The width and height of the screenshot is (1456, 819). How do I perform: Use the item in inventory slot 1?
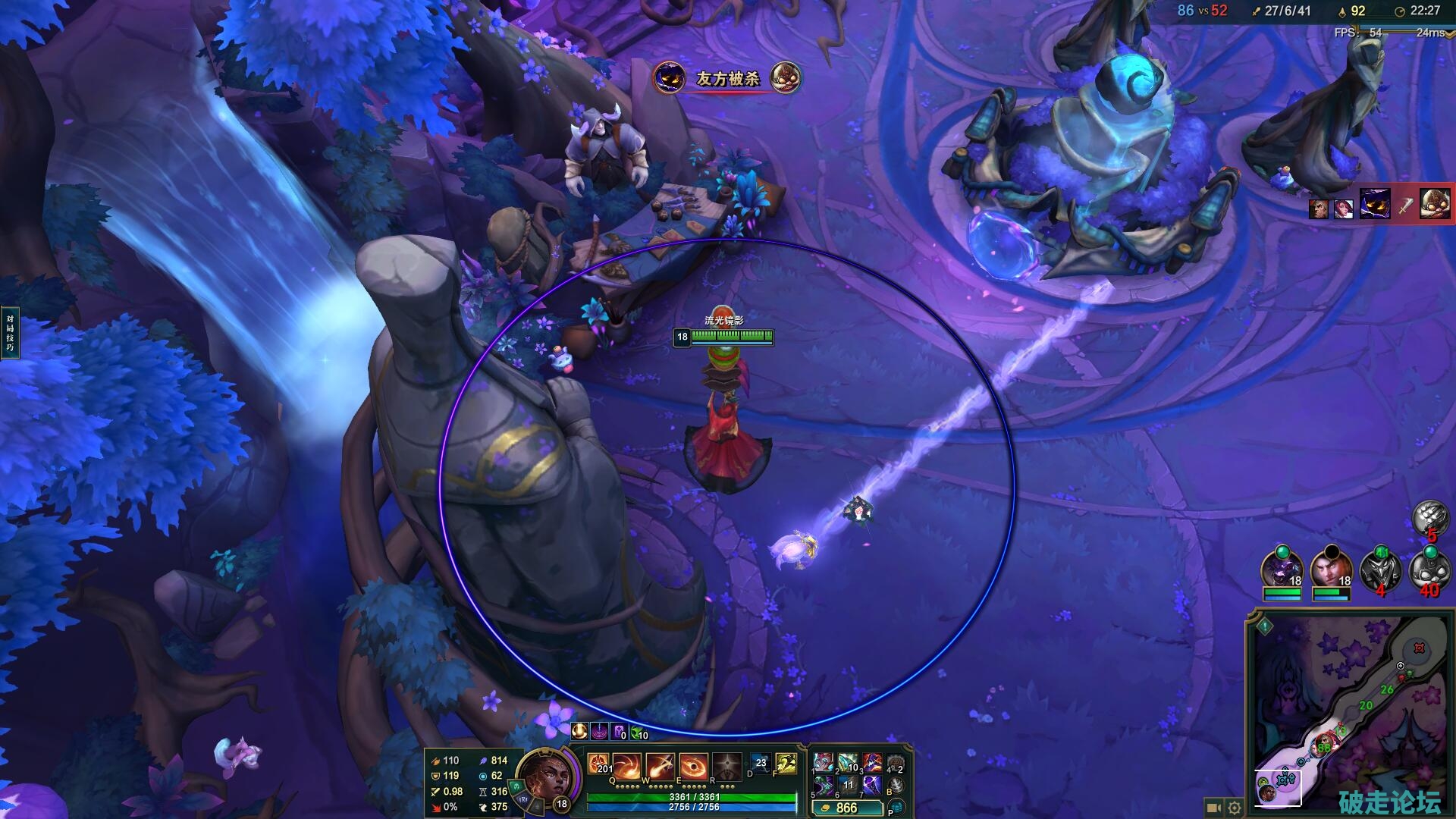[x=823, y=763]
